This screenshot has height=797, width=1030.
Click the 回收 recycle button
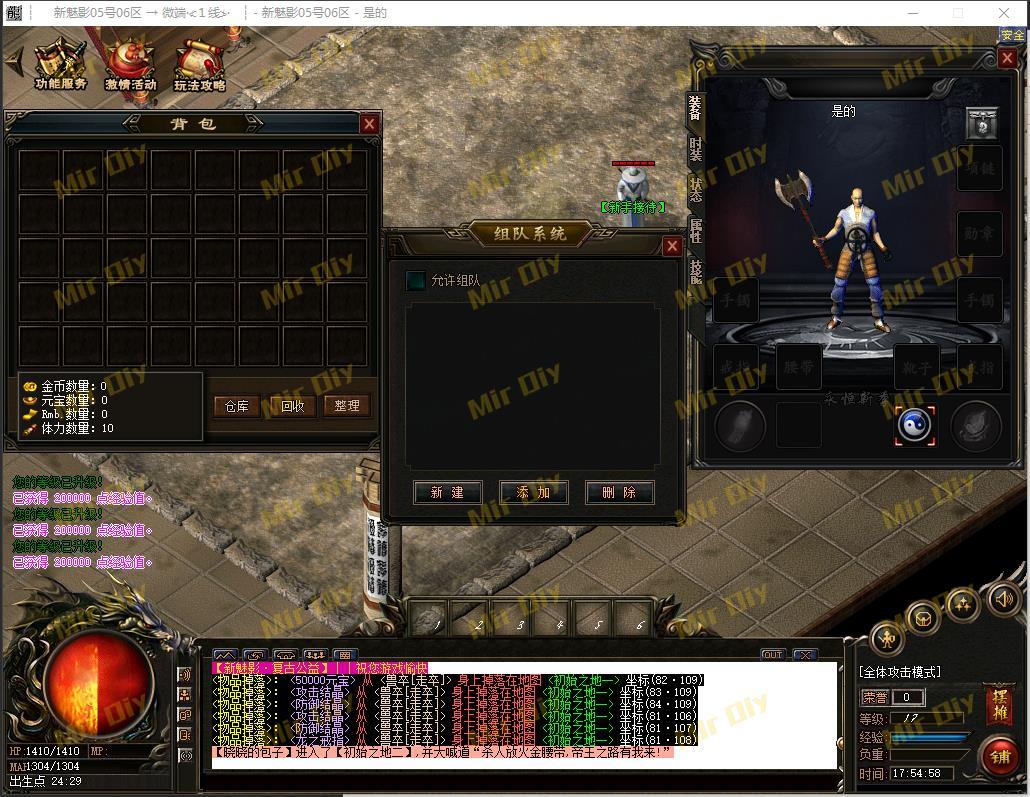(292, 406)
